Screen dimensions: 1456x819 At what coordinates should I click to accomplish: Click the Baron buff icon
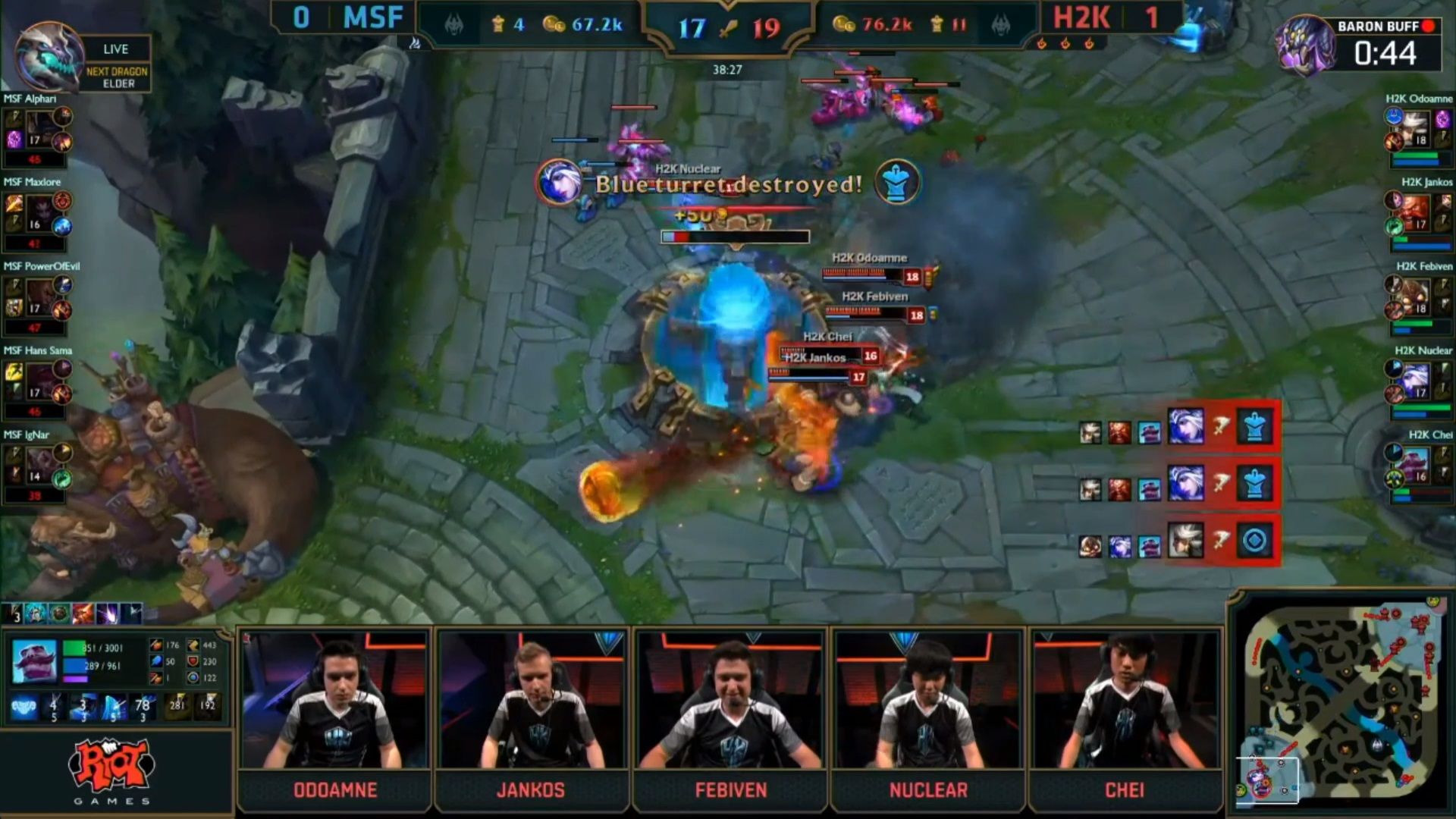1304,45
